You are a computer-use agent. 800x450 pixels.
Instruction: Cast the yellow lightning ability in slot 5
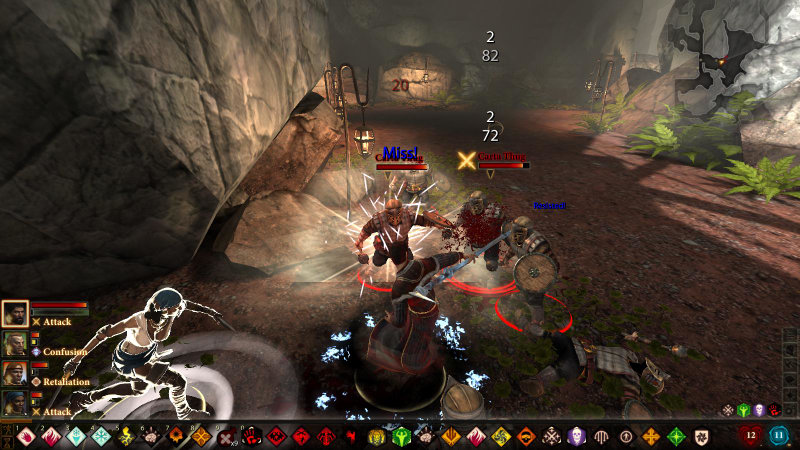(x=127, y=436)
